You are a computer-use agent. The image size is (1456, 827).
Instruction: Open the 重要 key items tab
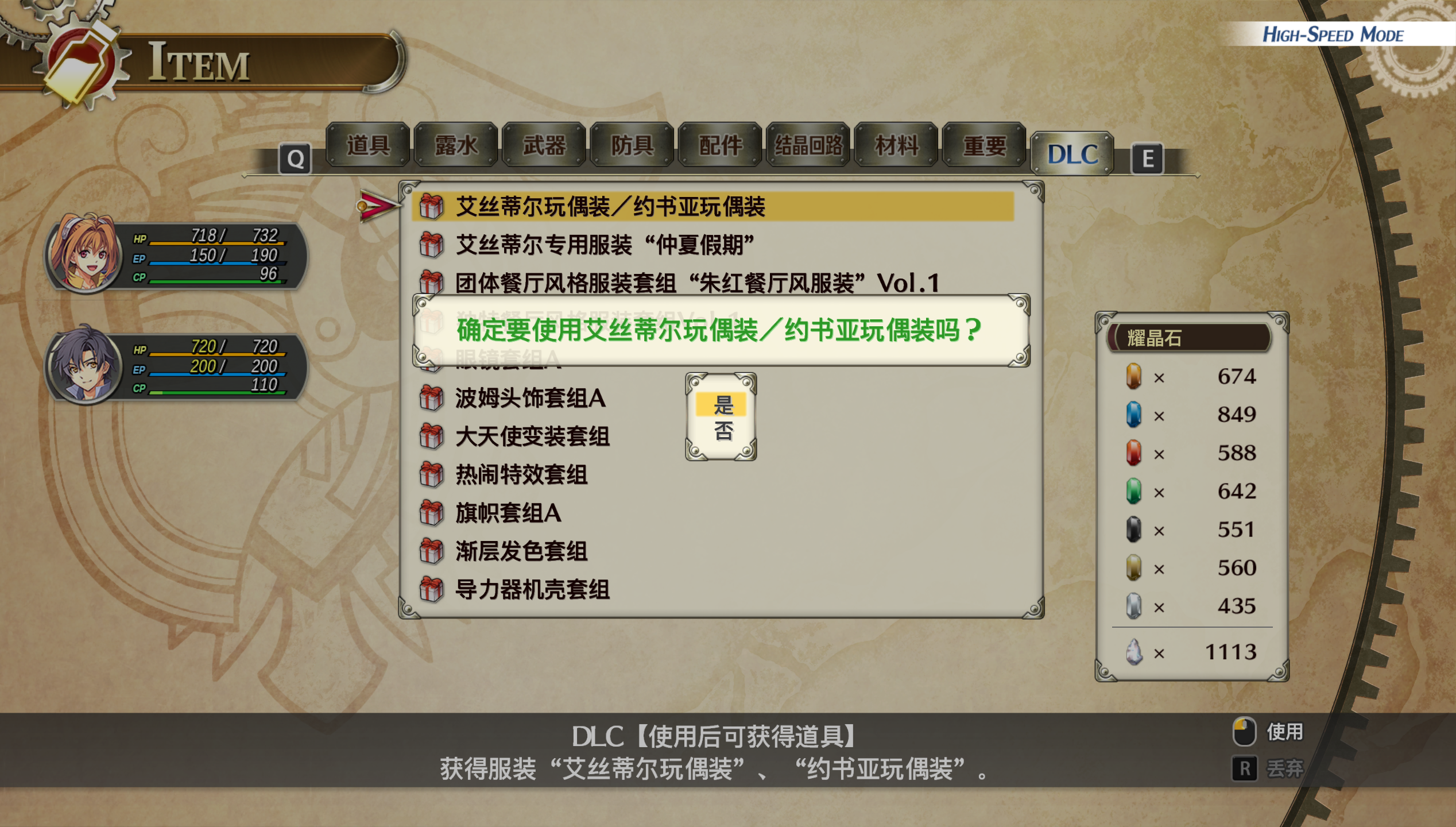[984, 145]
